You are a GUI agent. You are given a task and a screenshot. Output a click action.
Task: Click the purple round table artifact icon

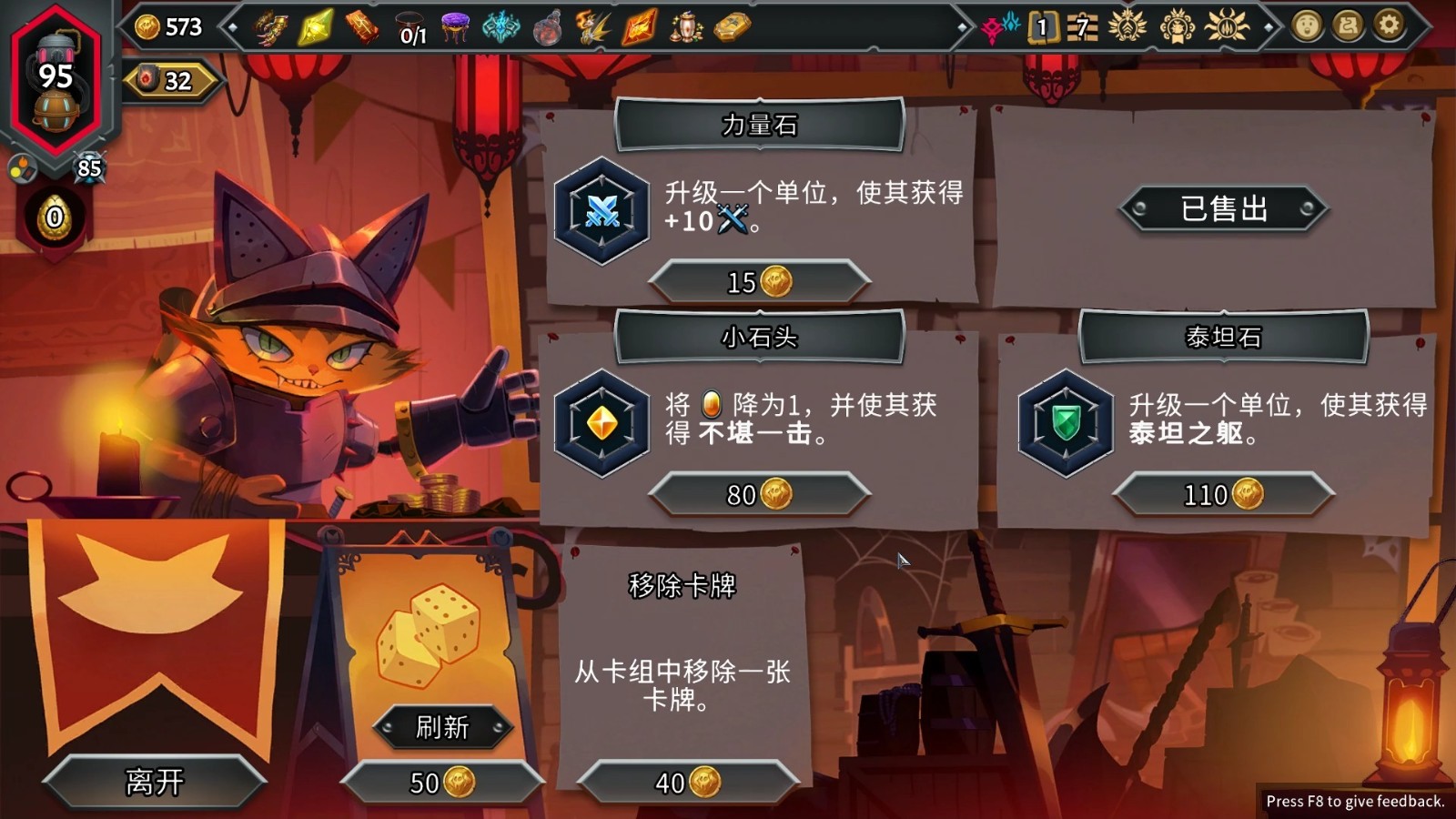[x=456, y=27]
